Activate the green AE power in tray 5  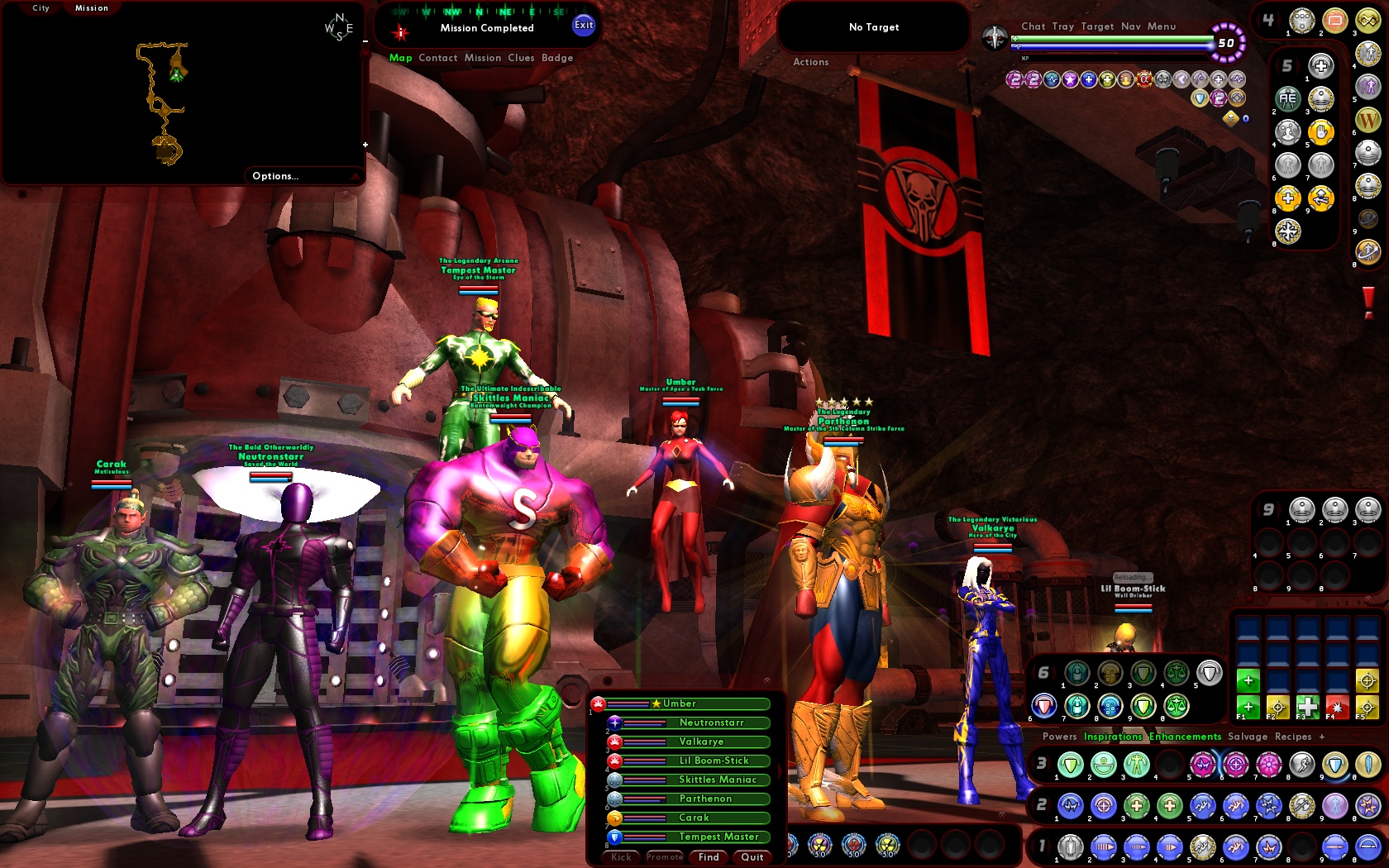[1286, 98]
